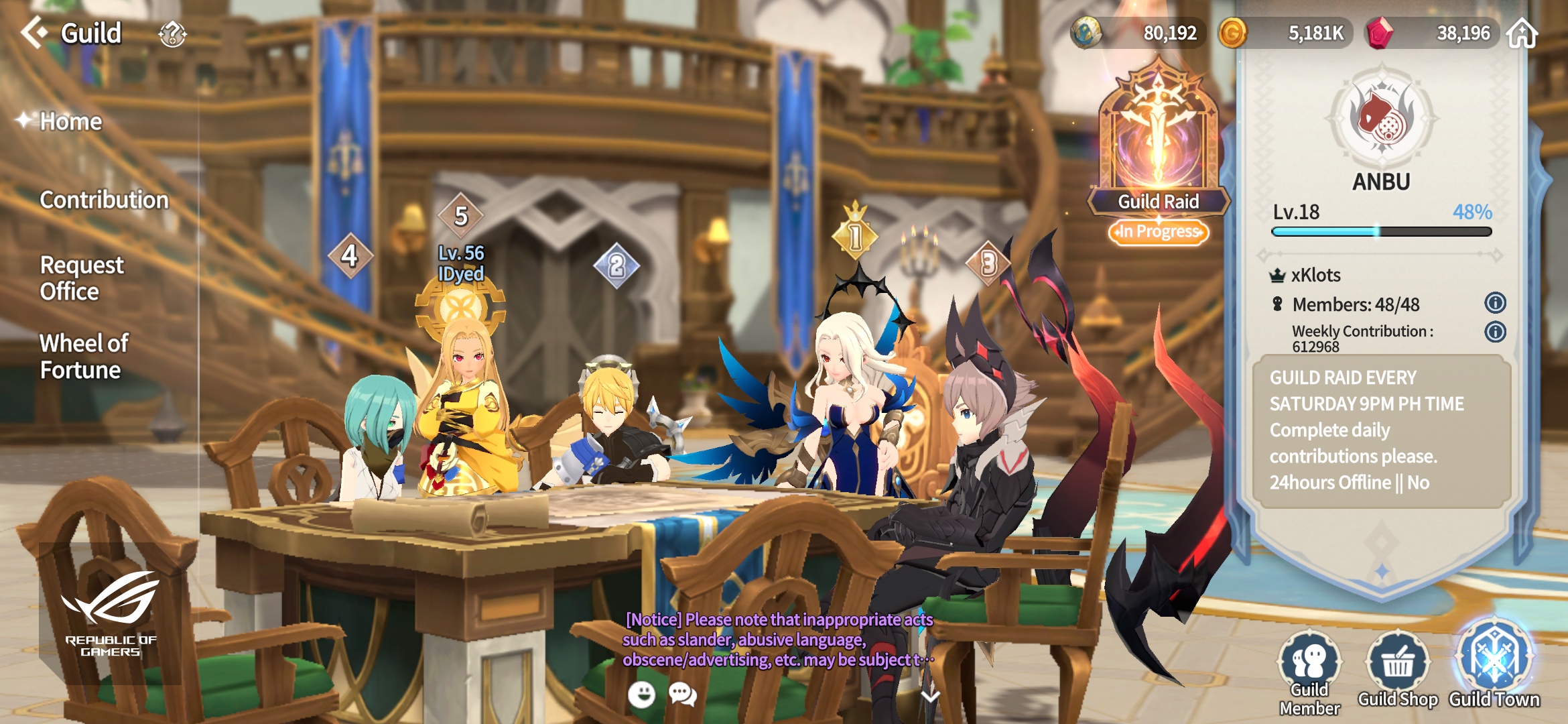
Task: Show Weekly Contribution info
Action: click(1495, 332)
